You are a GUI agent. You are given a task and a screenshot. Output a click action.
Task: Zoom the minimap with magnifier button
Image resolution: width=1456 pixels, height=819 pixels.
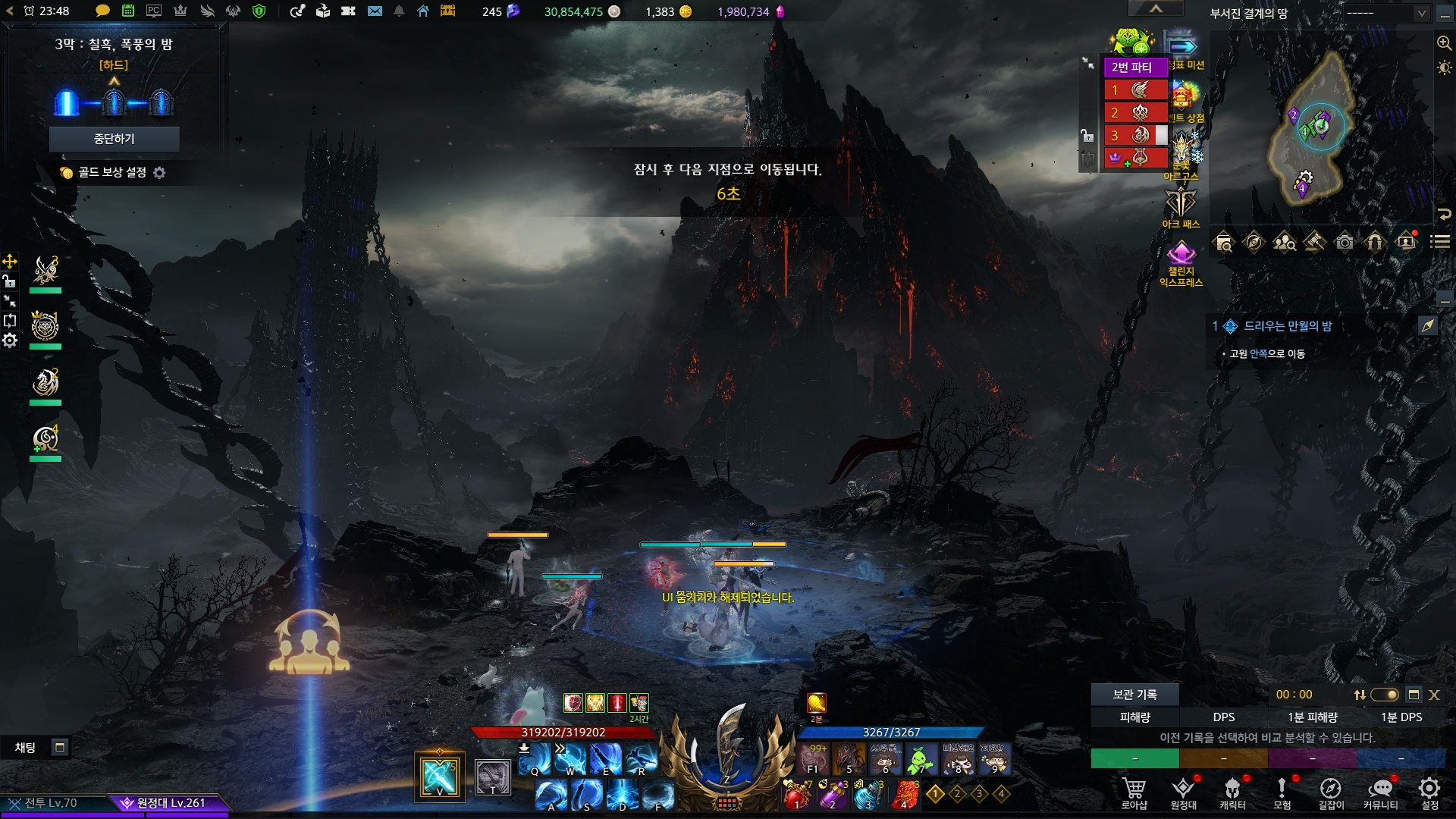click(x=1444, y=43)
